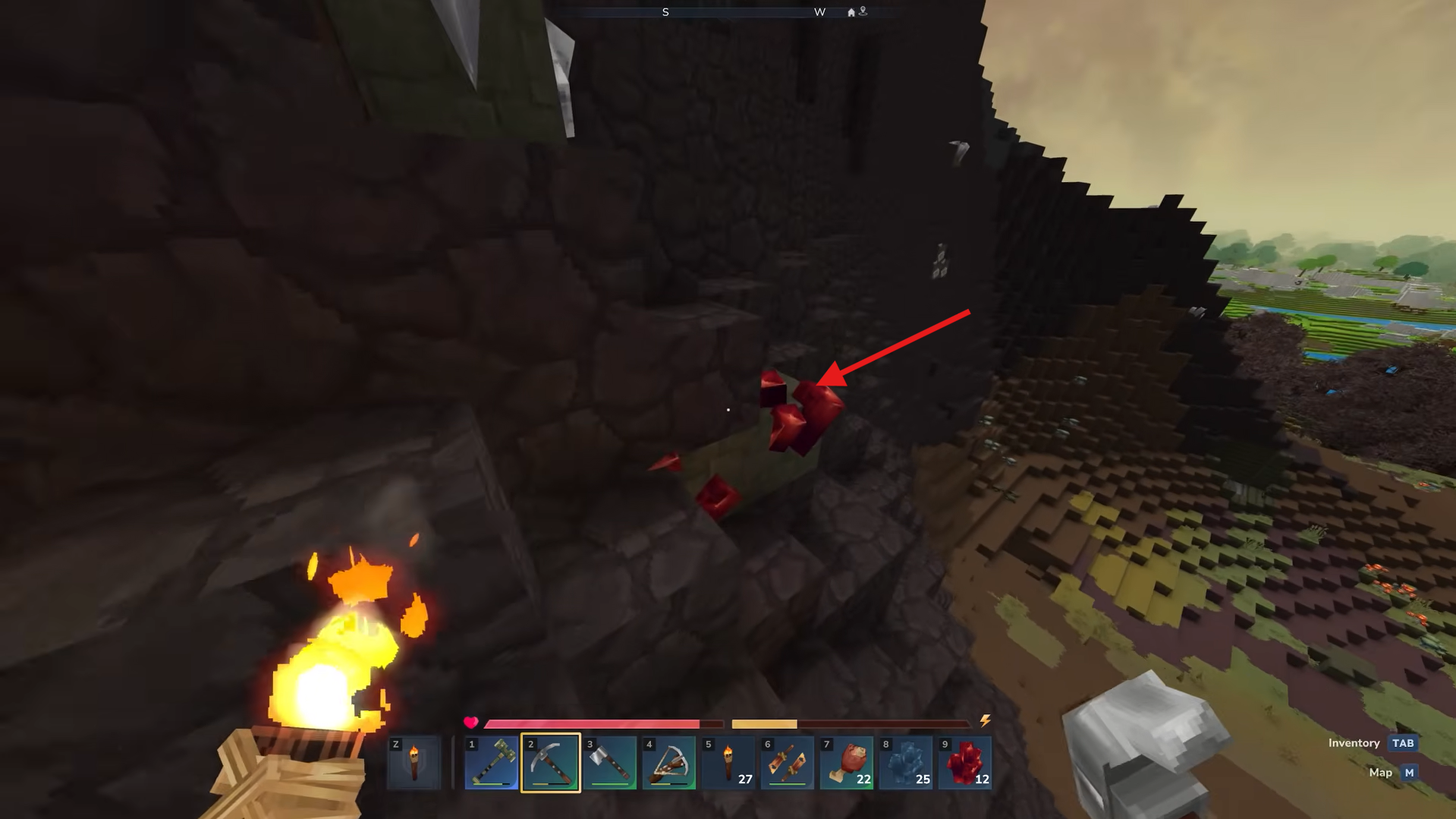Equip the crossbow in hotbar slot 4
1456x819 pixels.
coord(670,763)
